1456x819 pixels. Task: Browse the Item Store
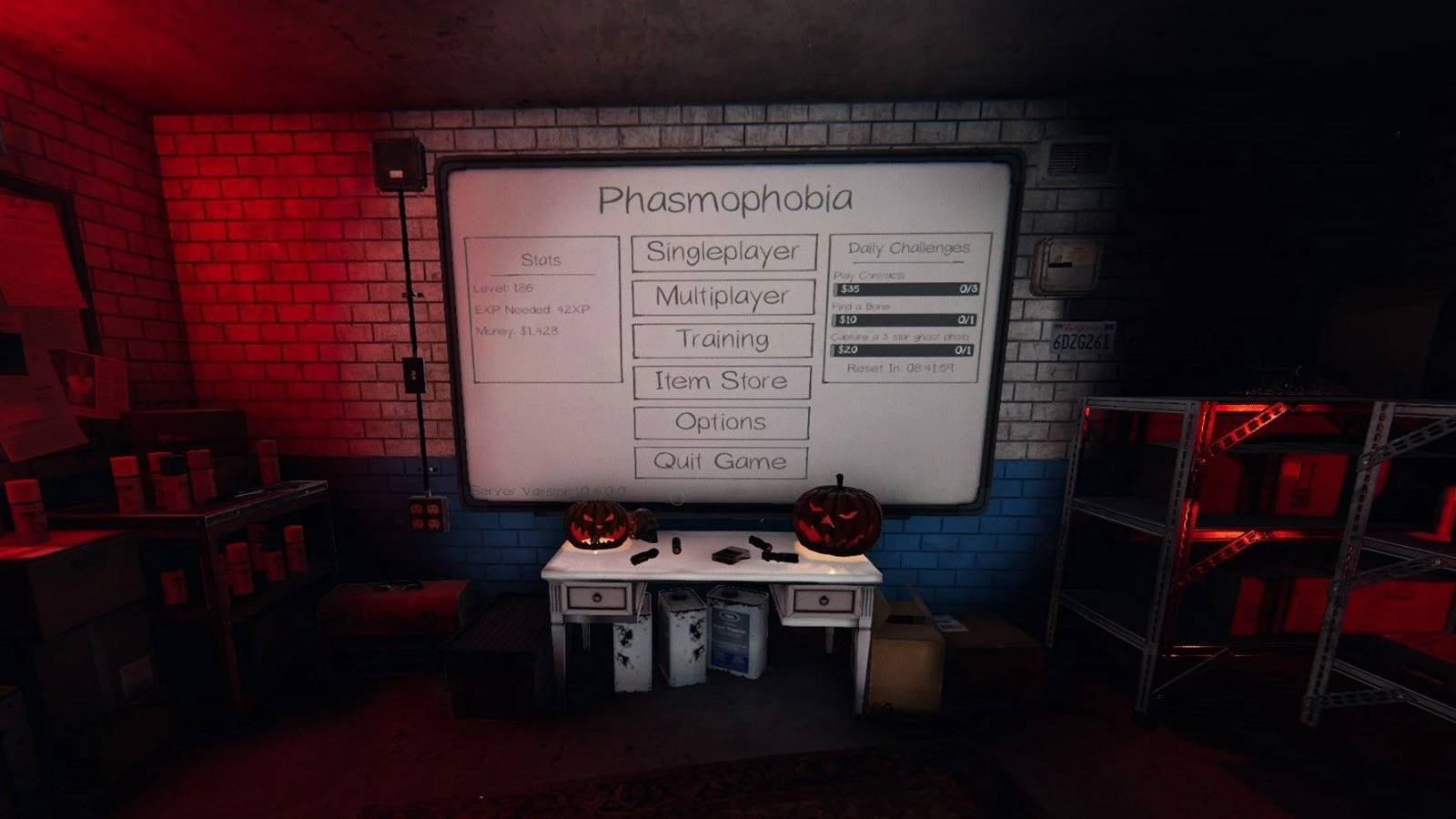[721, 381]
